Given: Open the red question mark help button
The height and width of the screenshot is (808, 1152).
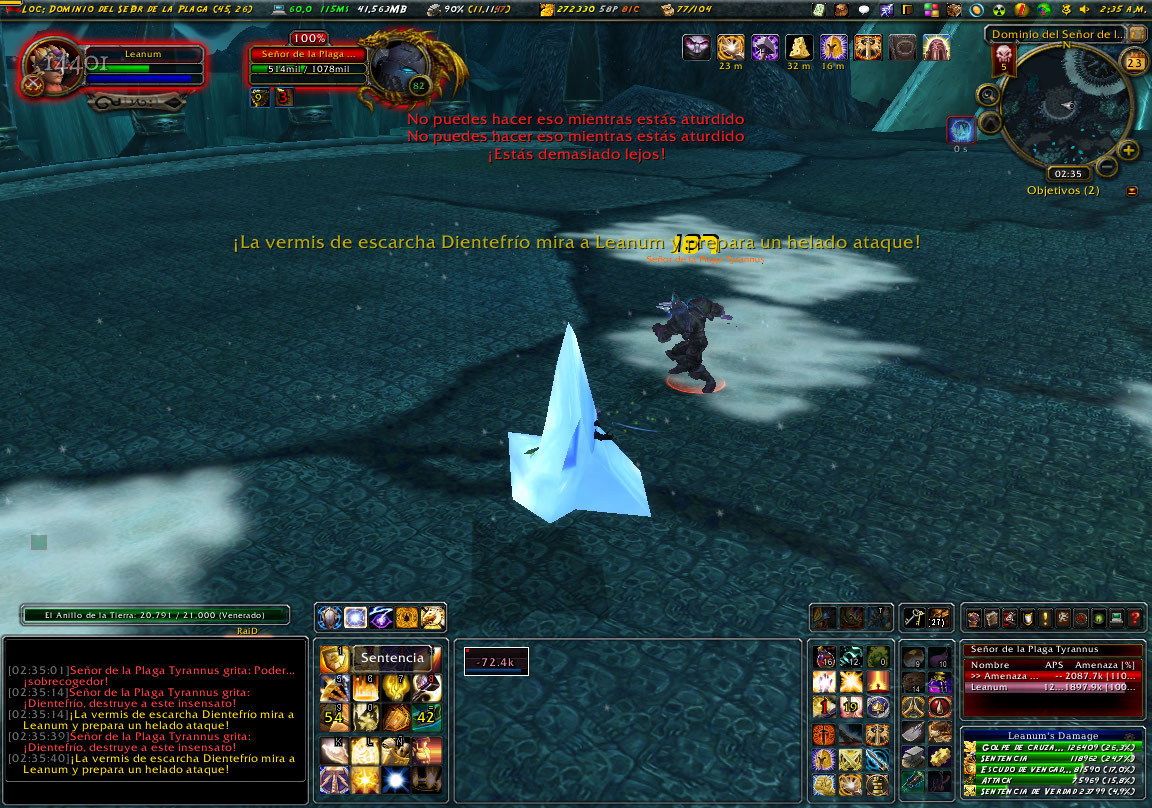Looking at the screenshot, I should tap(1134, 618).
